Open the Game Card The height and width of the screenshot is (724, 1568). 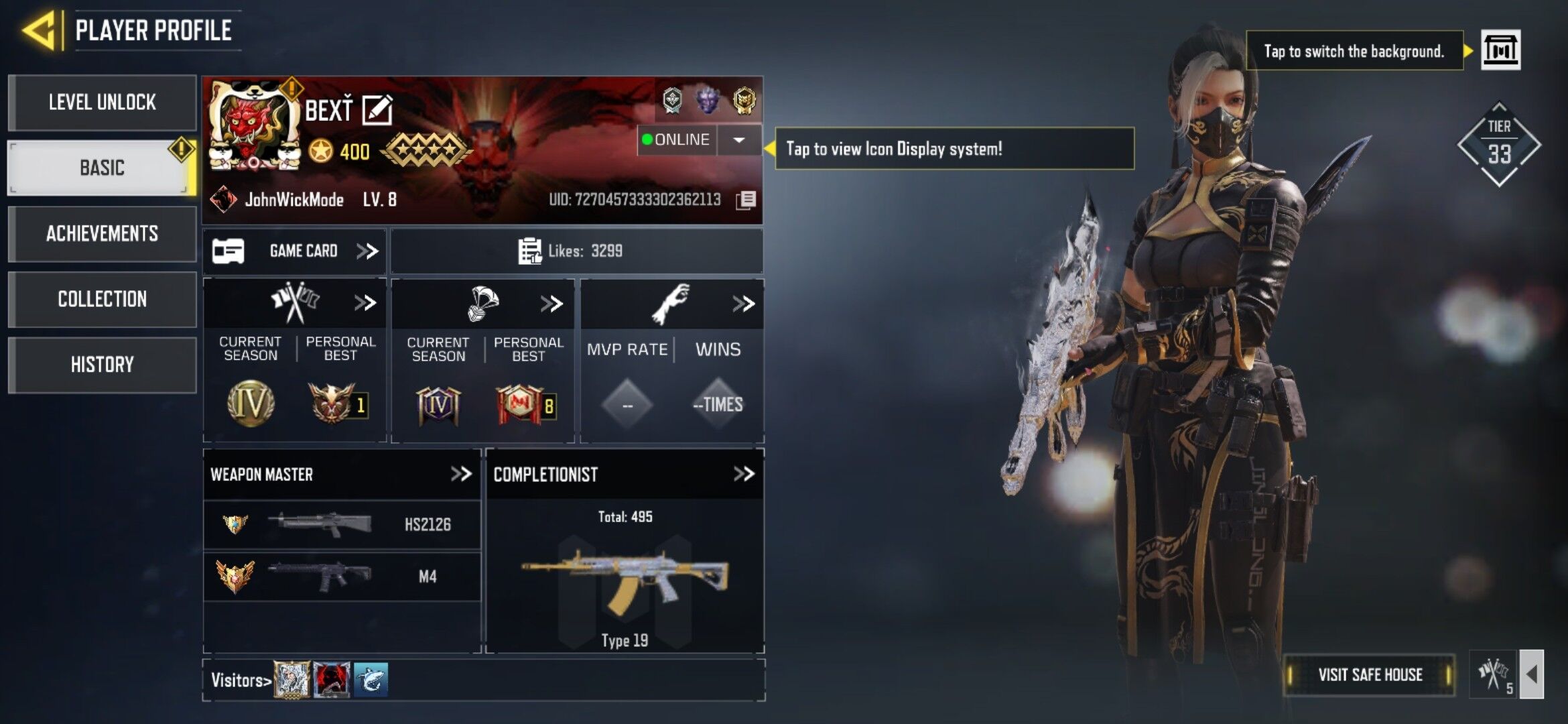[295, 251]
